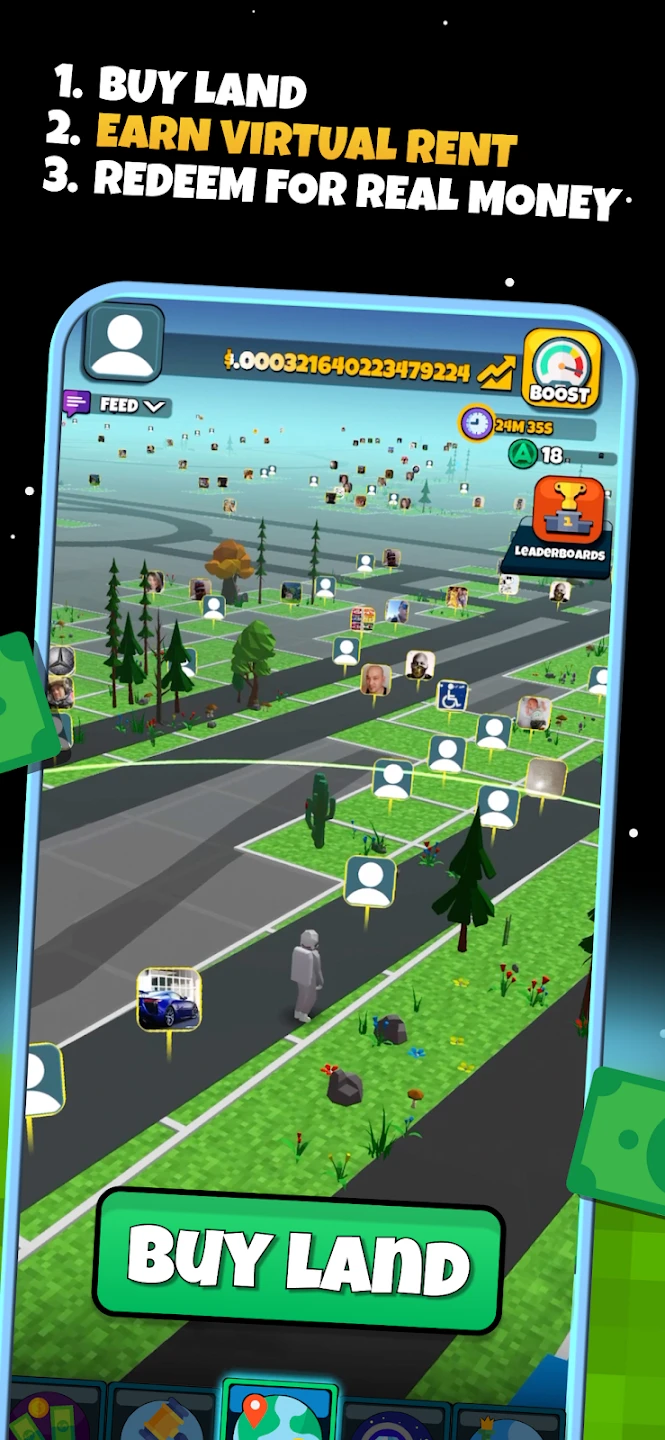665x1440 pixels.
Task: Switch to the cash and coins tab
Action: point(50,1415)
